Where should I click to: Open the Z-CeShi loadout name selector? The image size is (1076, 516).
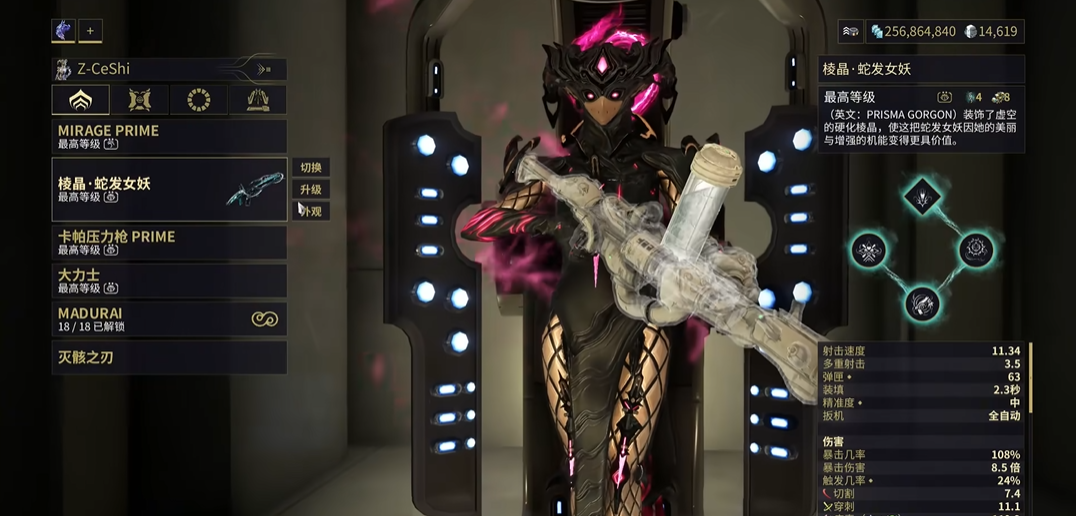click(x=169, y=69)
